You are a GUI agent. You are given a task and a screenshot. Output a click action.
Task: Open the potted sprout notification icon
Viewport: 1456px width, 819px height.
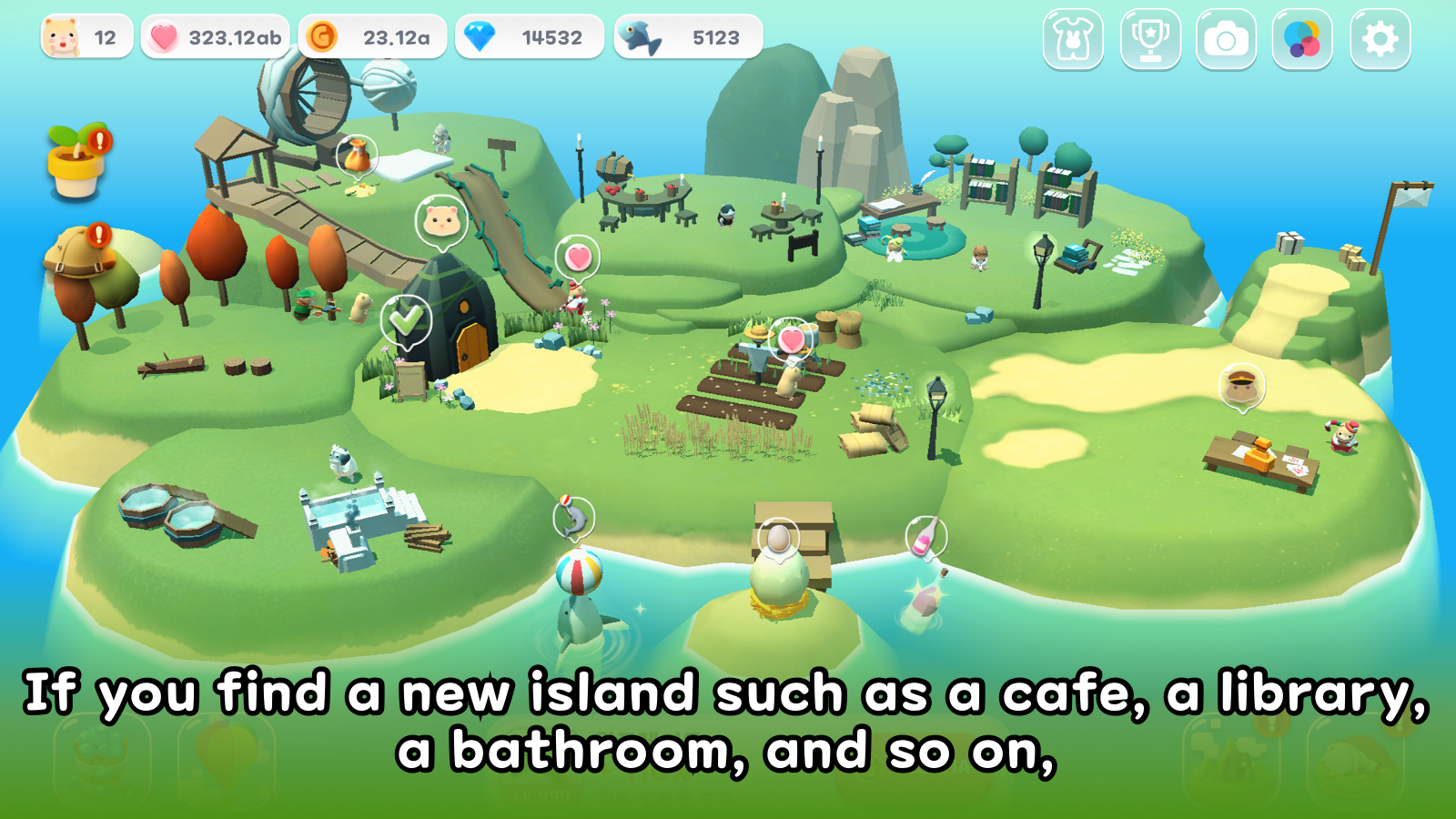[78, 160]
